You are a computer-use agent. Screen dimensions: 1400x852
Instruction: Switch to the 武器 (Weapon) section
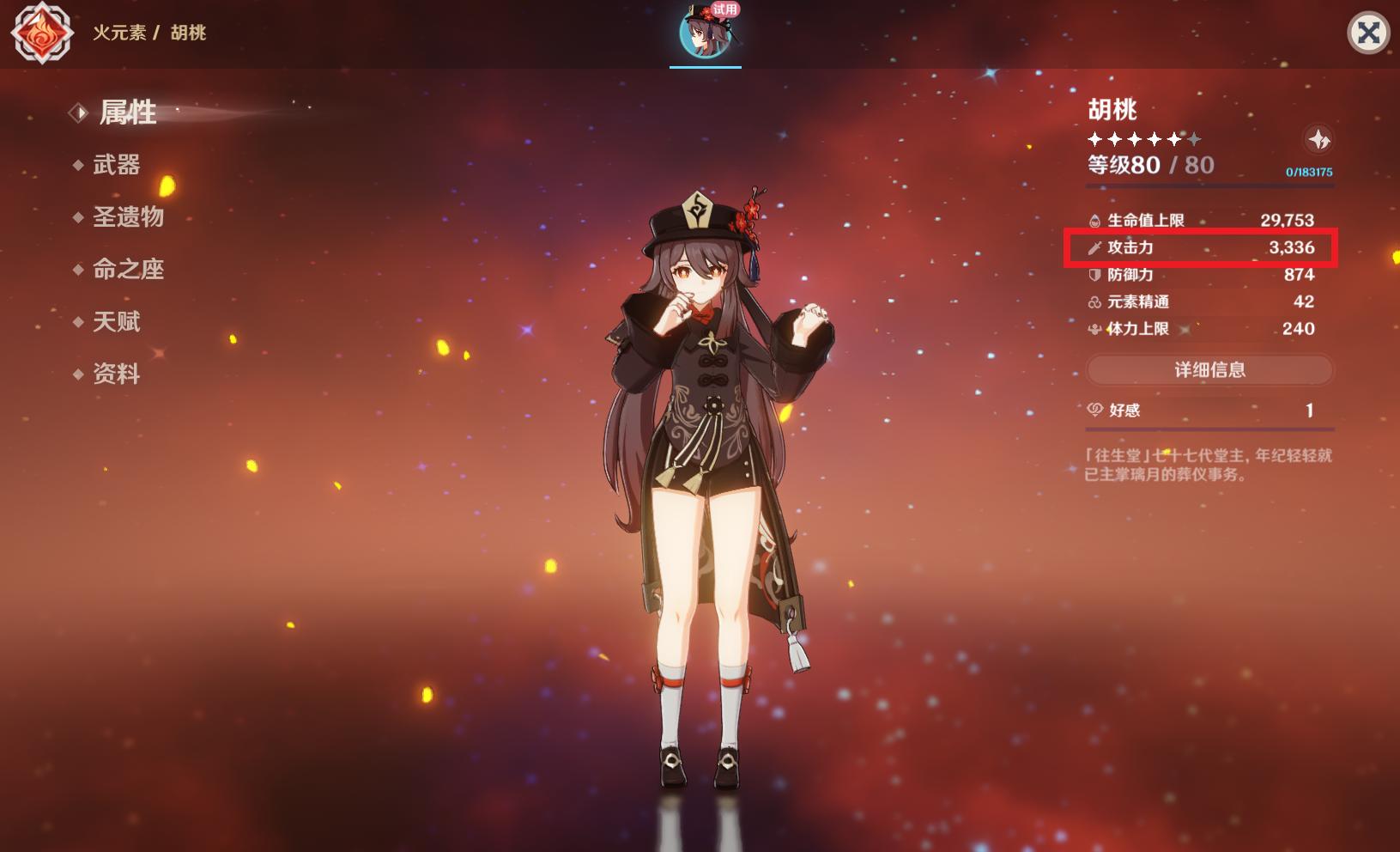click(115, 165)
